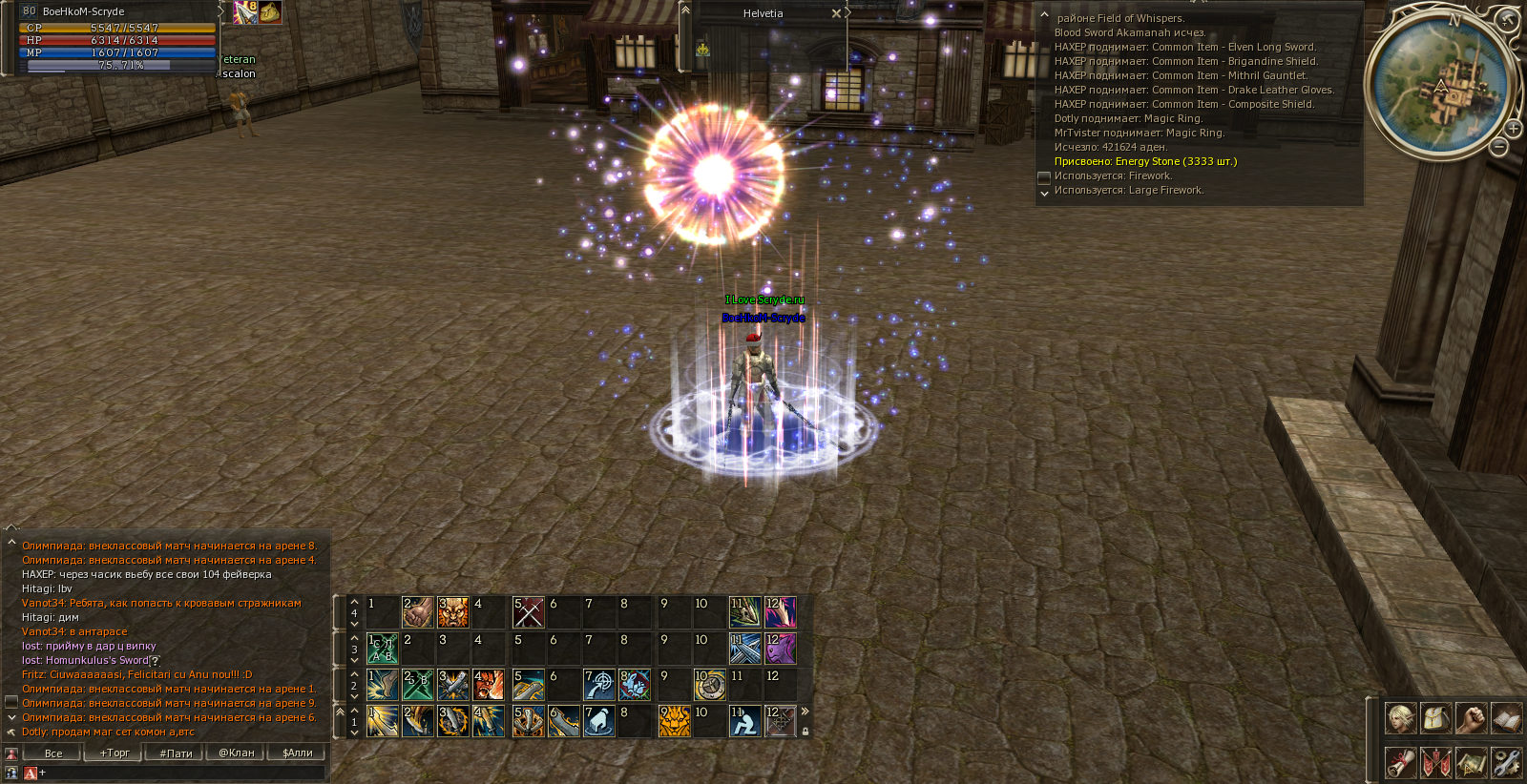Open the system settings wrench icon
Screen dimensions: 1527x784
tap(1506, 762)
